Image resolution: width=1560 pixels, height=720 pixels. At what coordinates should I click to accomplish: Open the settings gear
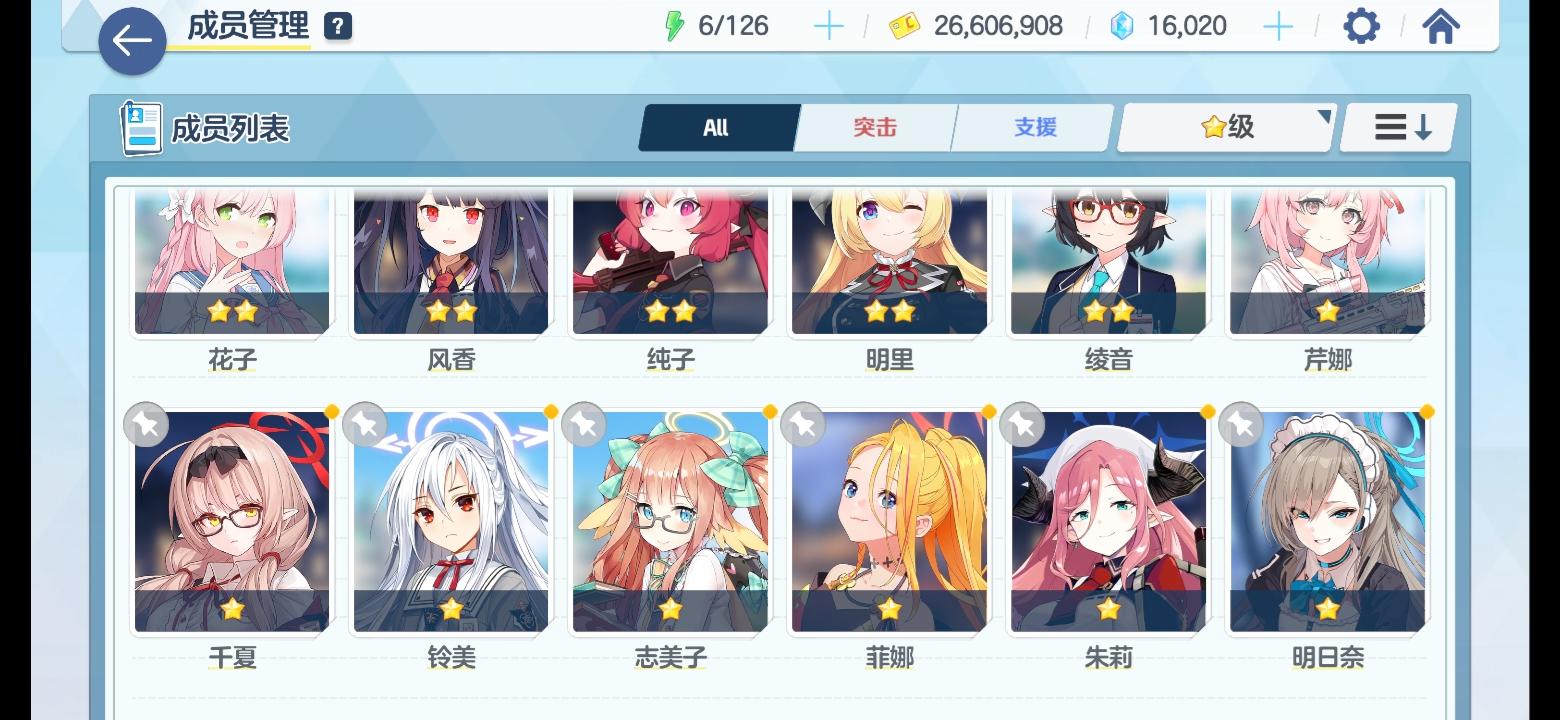click(1362, 25)
